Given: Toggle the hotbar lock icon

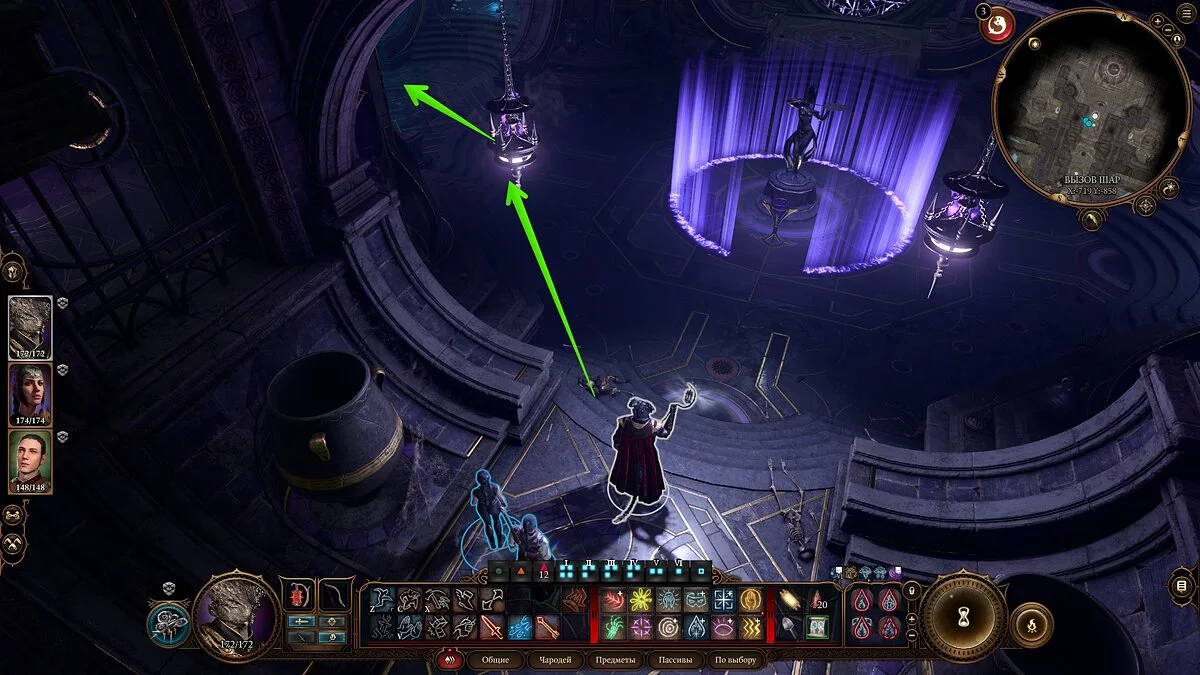Looking at the screenshot, I should (x=910, y=591).
